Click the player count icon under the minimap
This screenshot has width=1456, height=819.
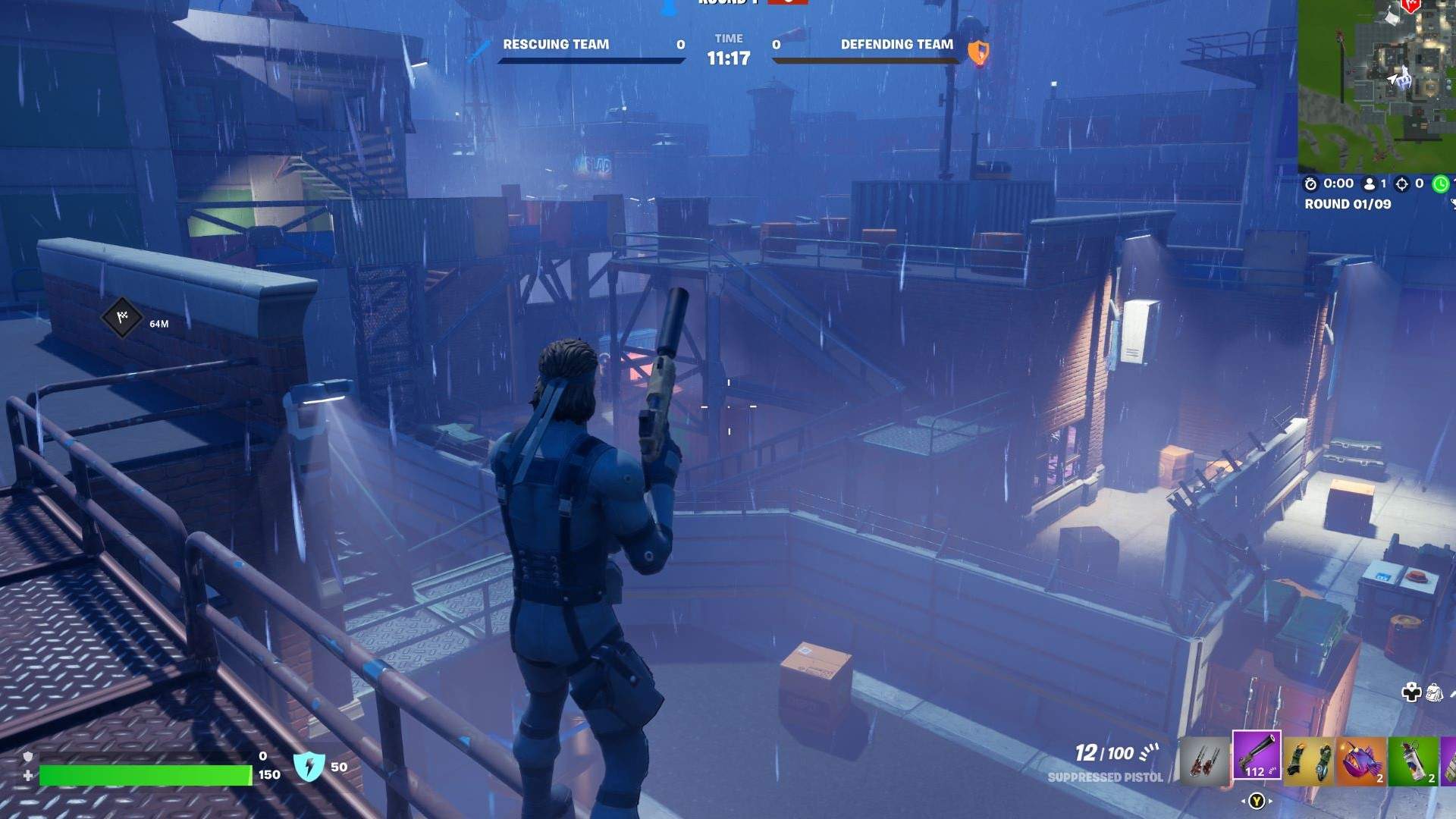[x=1369, y=183]
